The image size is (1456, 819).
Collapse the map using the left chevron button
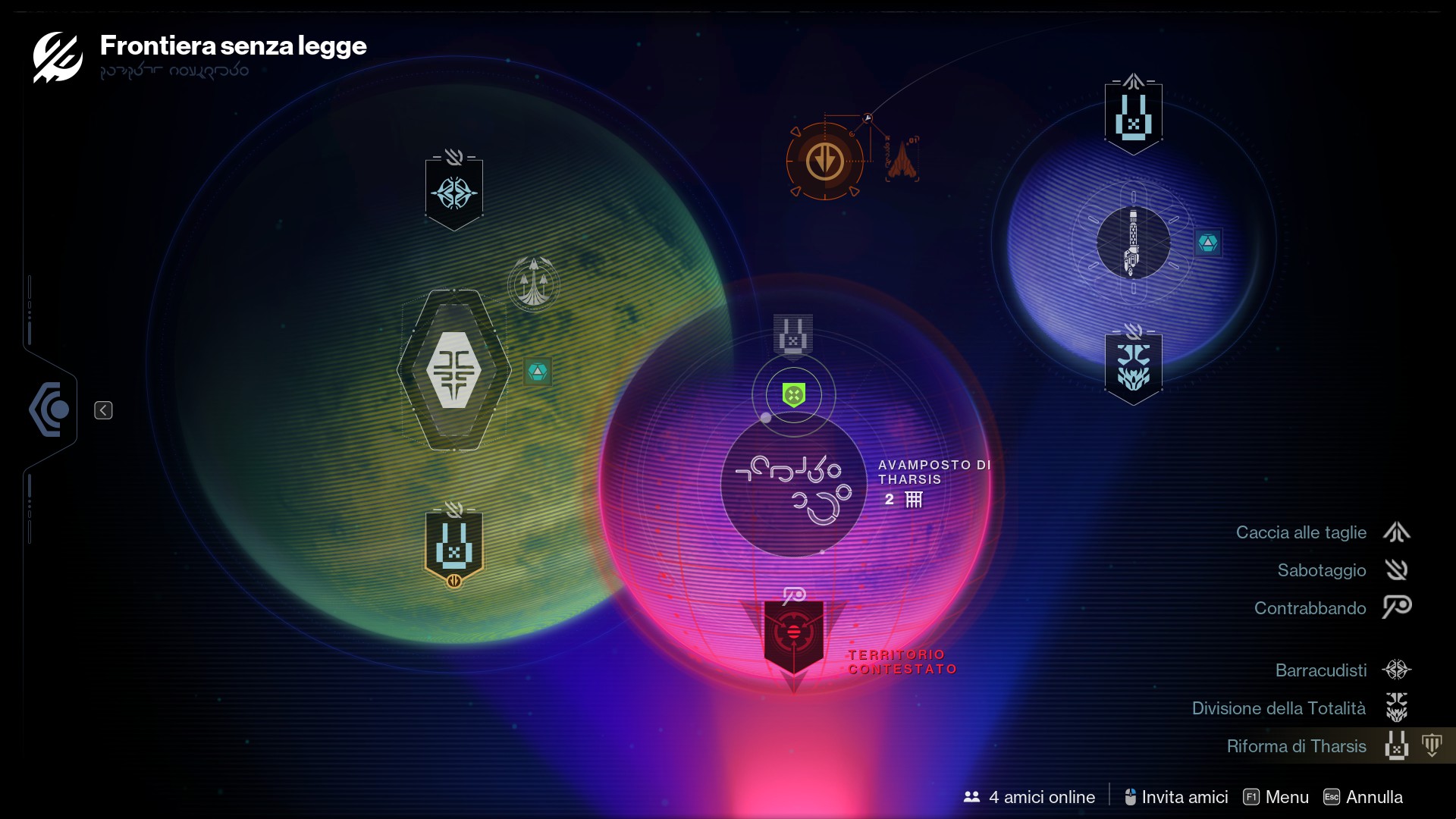click(x=104, y=409)
